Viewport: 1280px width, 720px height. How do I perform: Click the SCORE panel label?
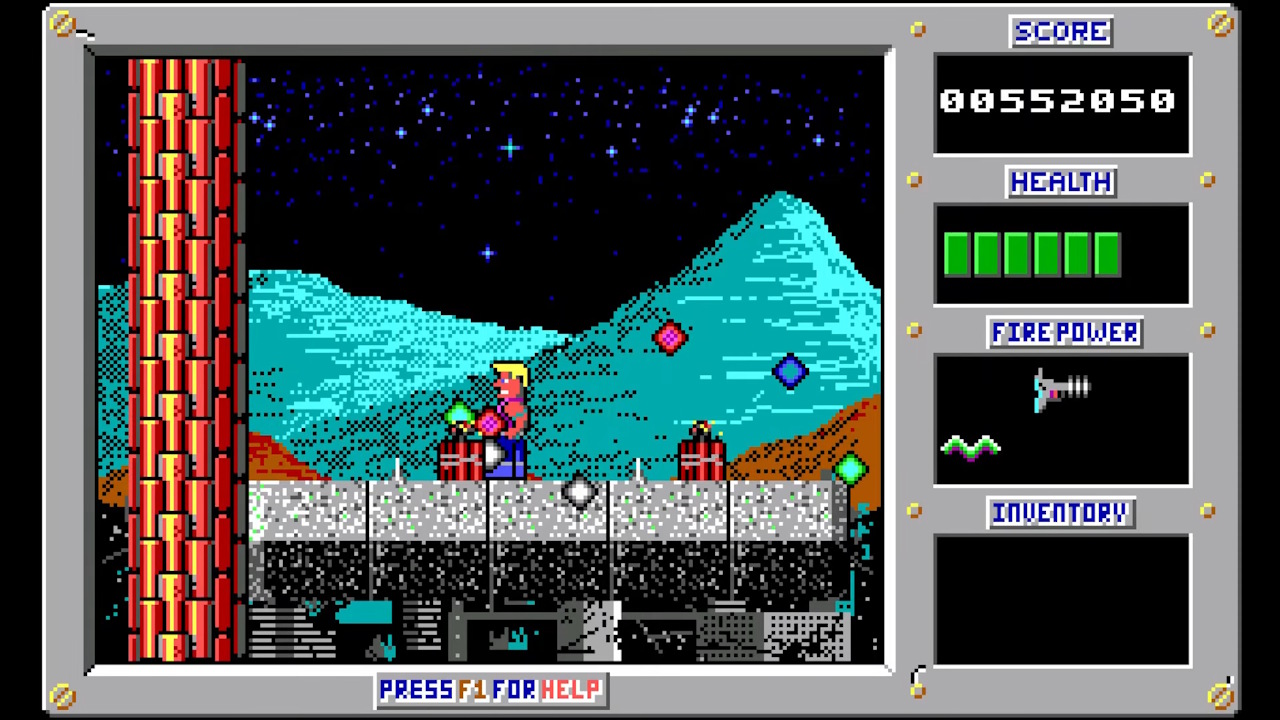point(1060,31)
